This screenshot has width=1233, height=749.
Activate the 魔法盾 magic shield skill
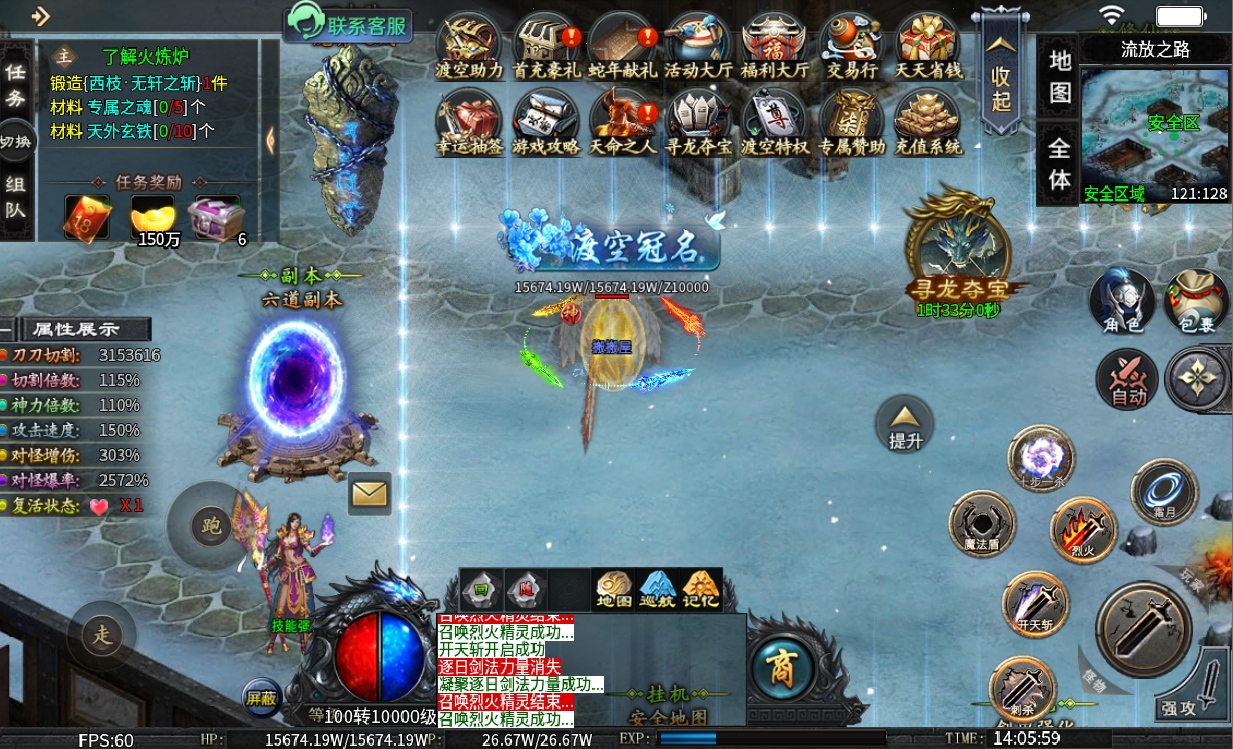982,524
